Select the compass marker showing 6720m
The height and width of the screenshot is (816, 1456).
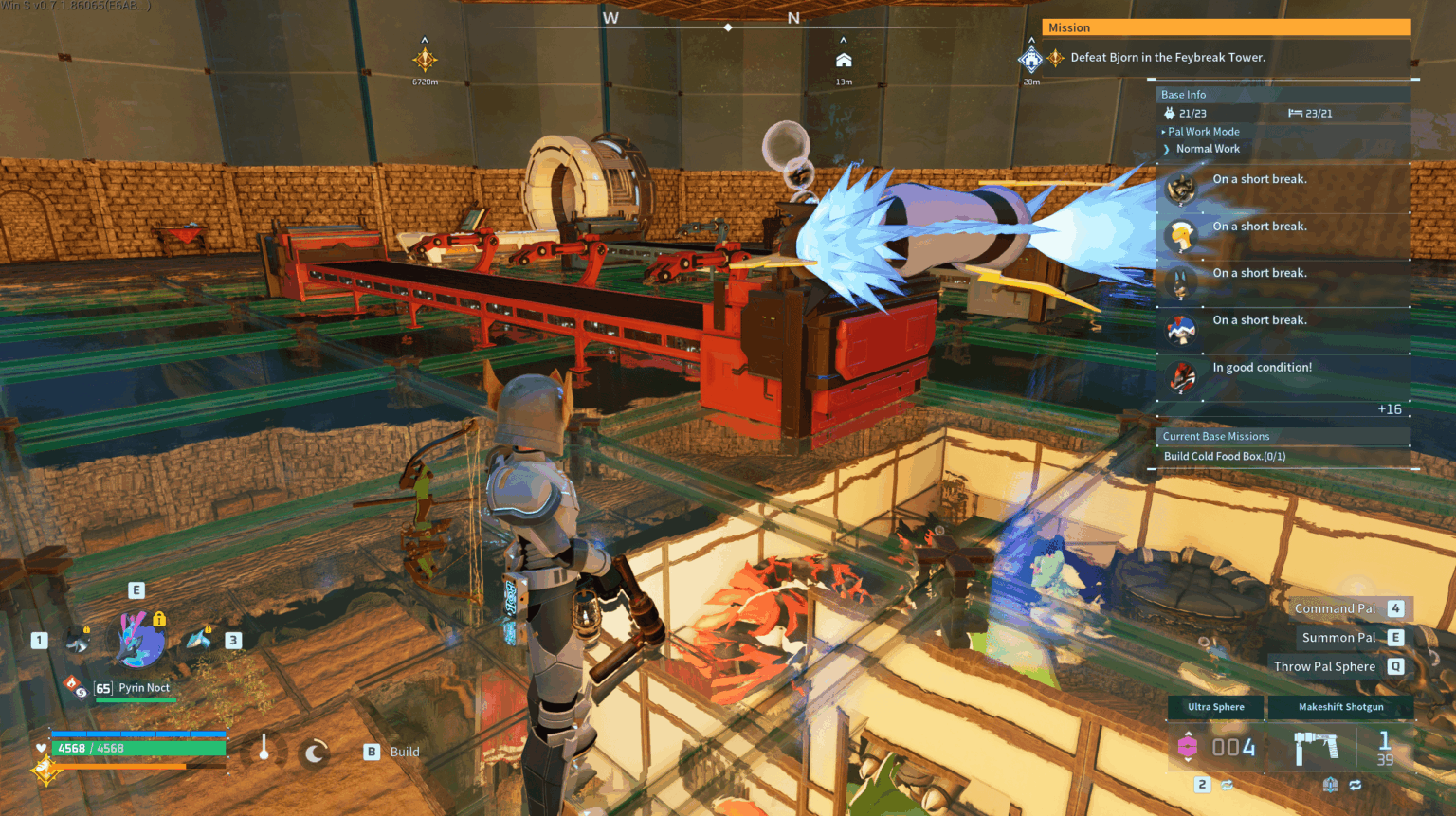425,60
